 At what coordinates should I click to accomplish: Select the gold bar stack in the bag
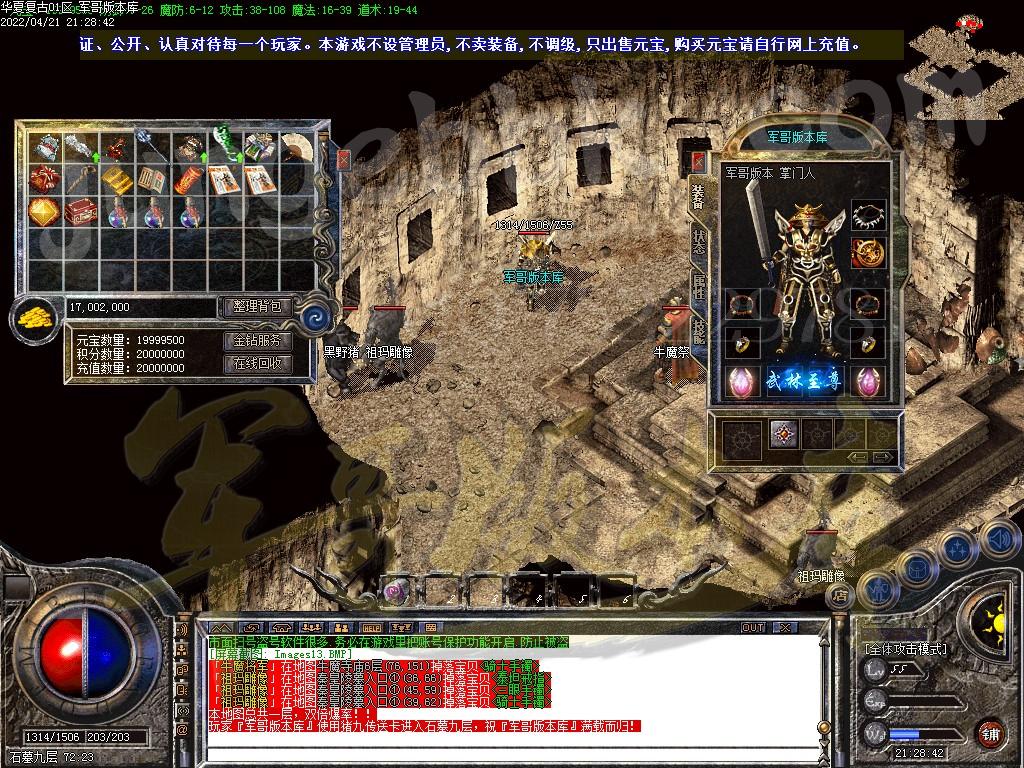coord(116,181)
